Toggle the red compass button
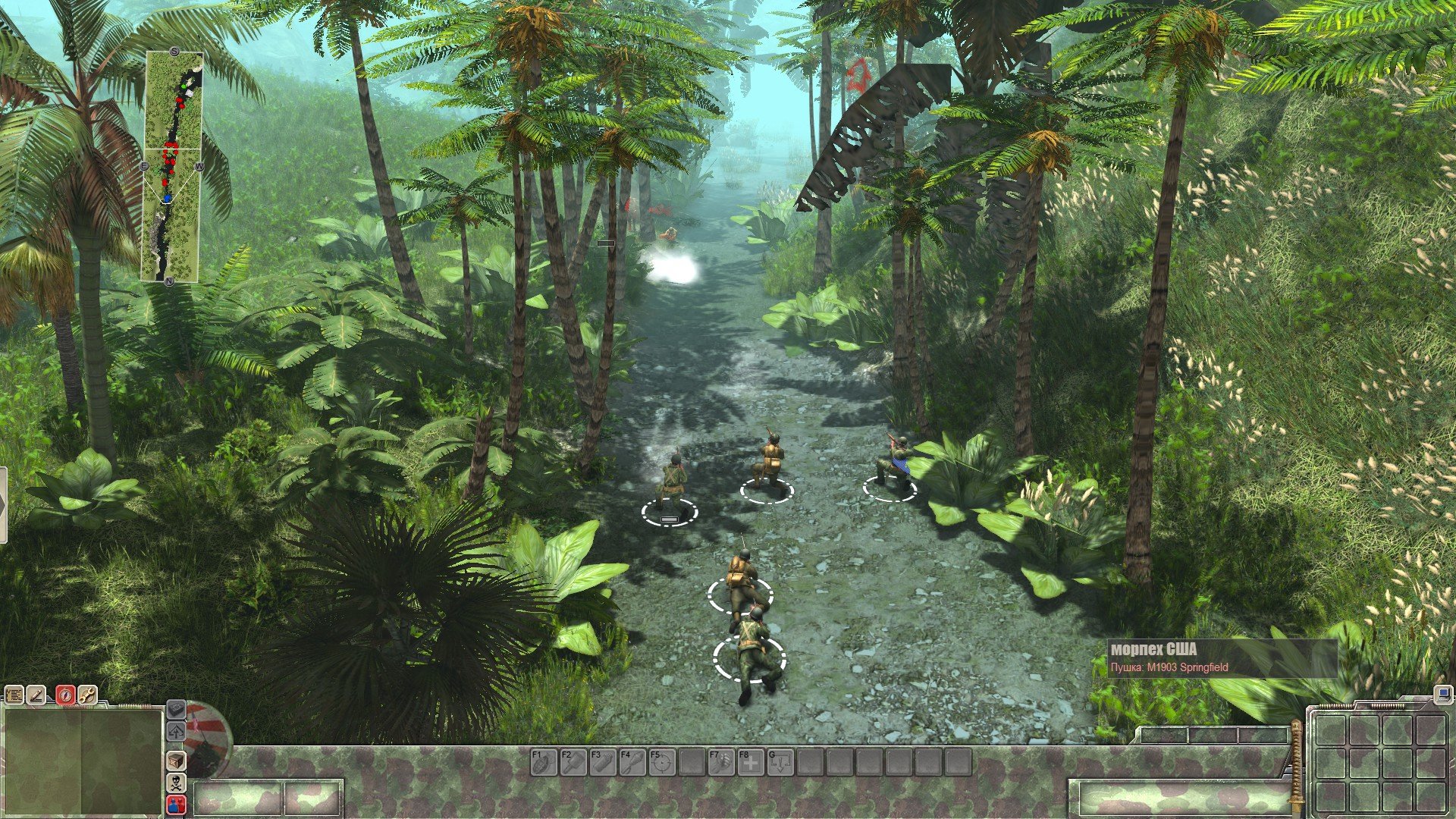The image size is (1456, 819). pos(65,695)
